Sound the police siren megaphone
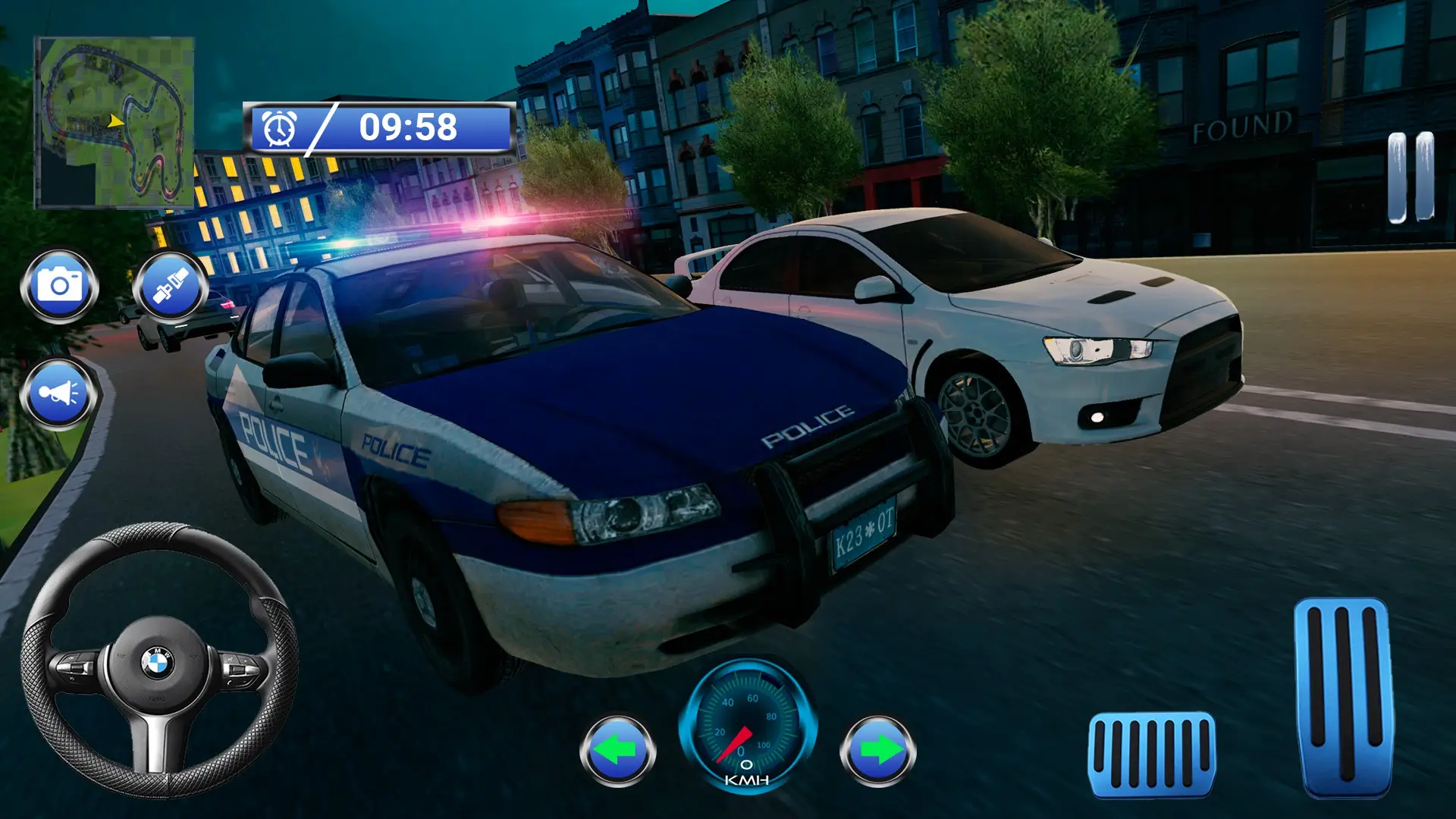The image size is (1456, 819). [x=59, y=394]
